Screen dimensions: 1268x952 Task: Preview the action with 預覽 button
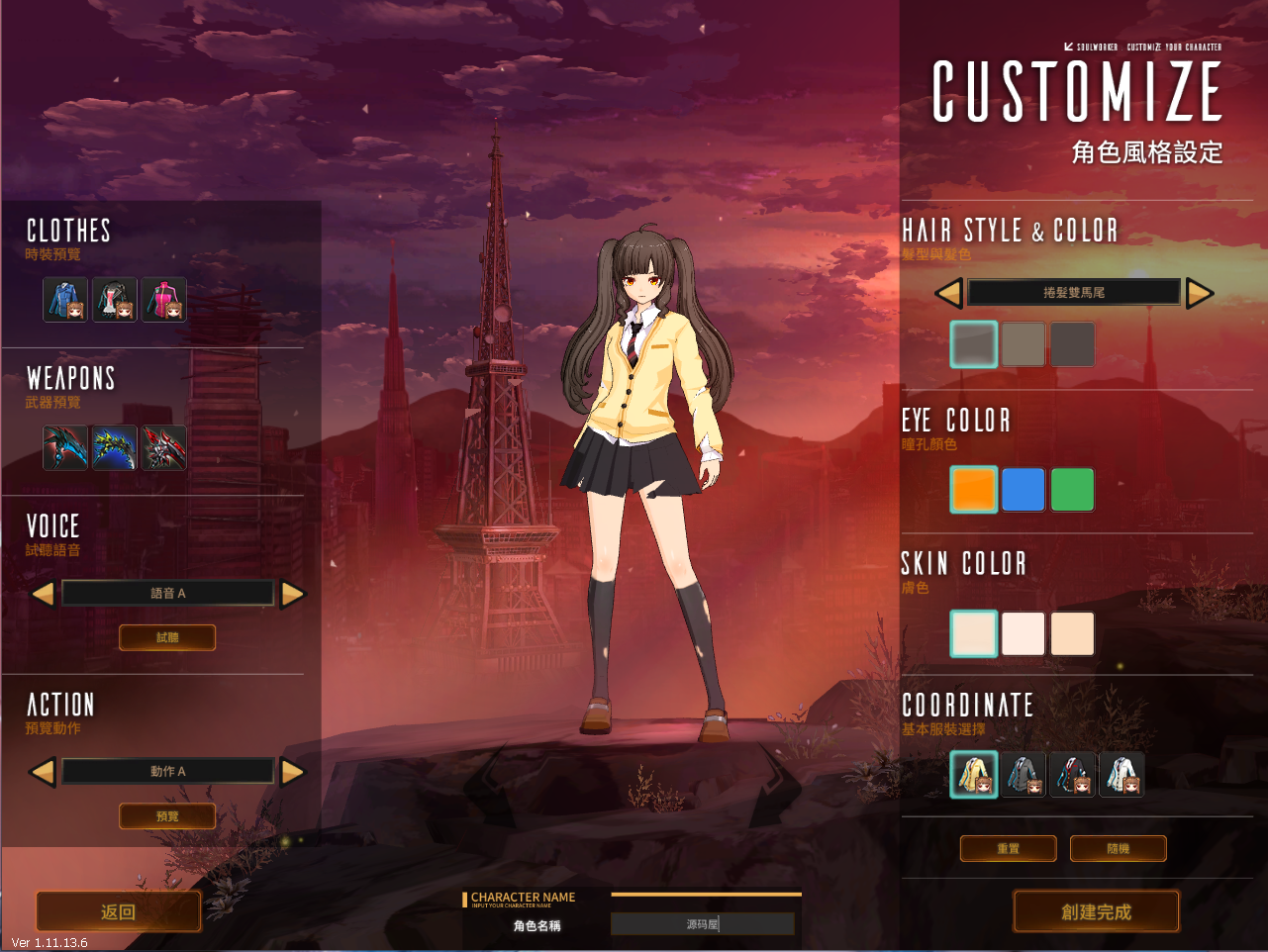[167, 816]
